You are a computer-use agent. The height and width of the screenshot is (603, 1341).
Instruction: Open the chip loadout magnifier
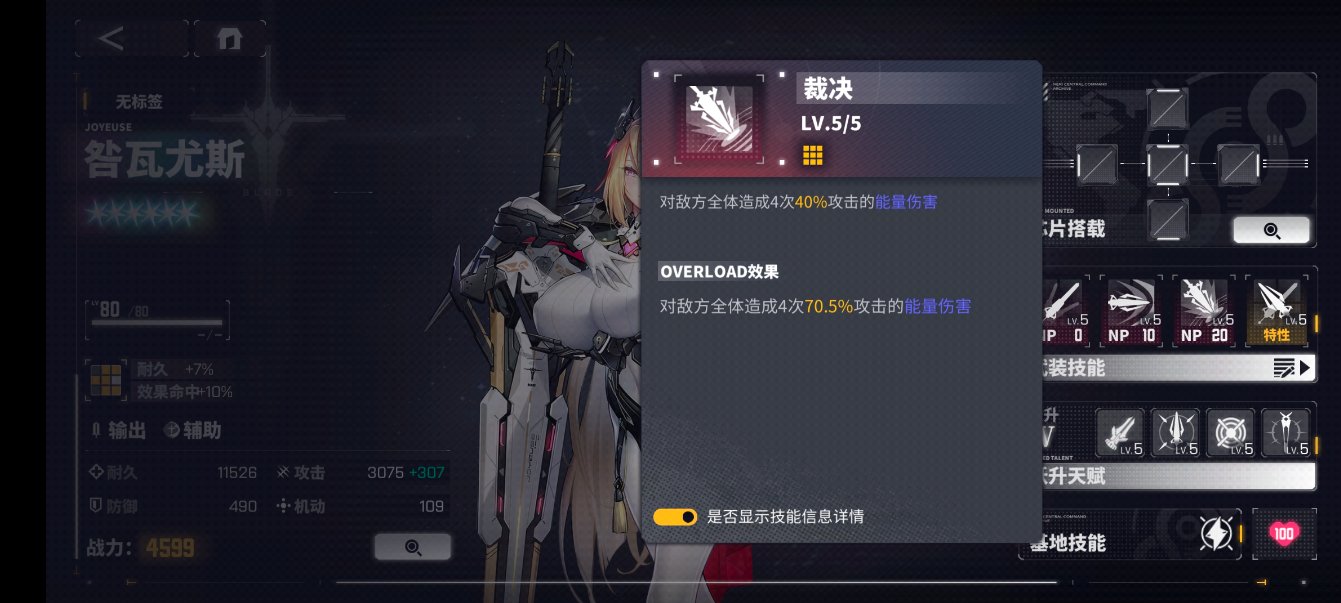coord(1271,230)
